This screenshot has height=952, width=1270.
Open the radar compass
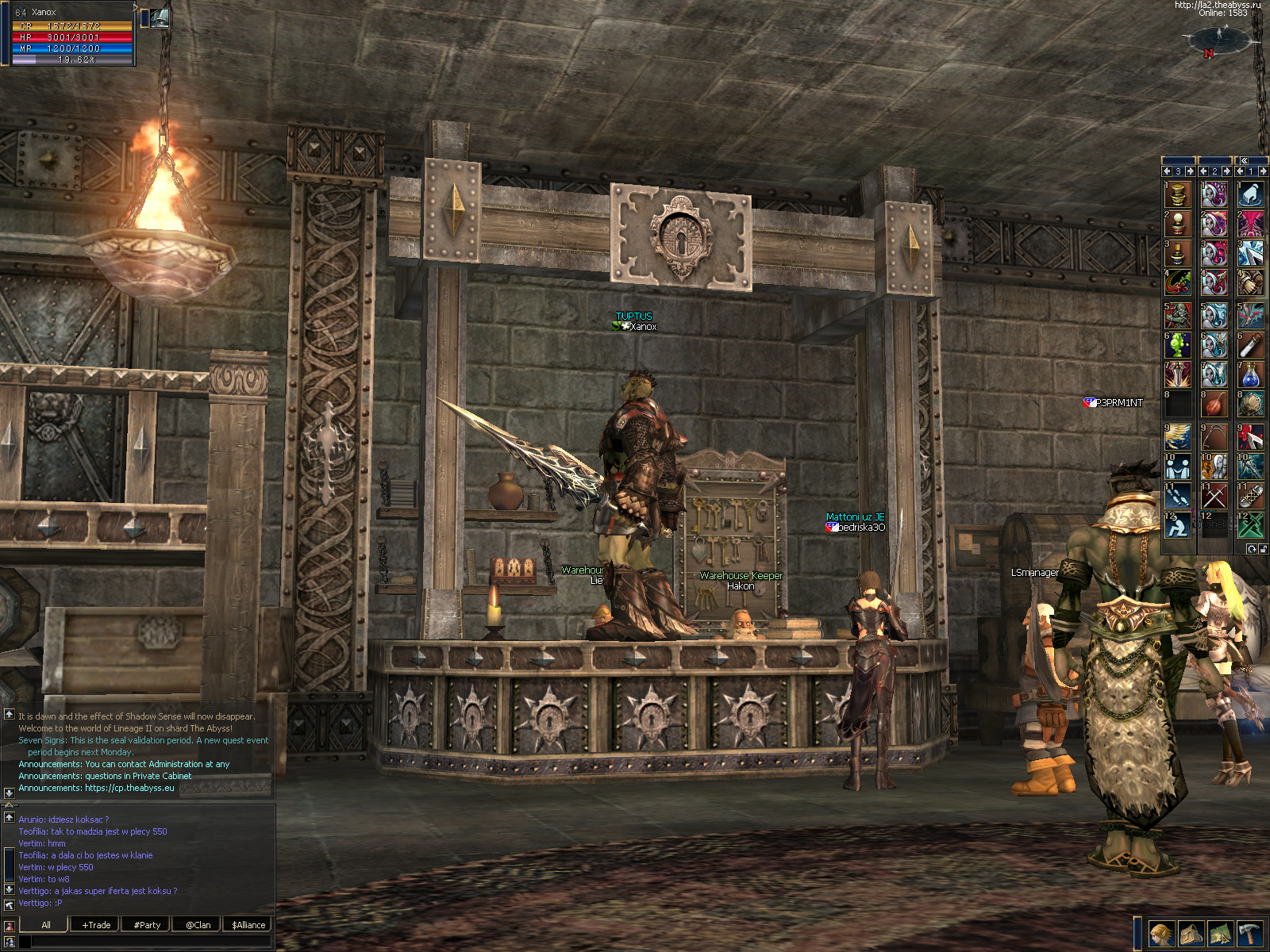(1219, 38)
